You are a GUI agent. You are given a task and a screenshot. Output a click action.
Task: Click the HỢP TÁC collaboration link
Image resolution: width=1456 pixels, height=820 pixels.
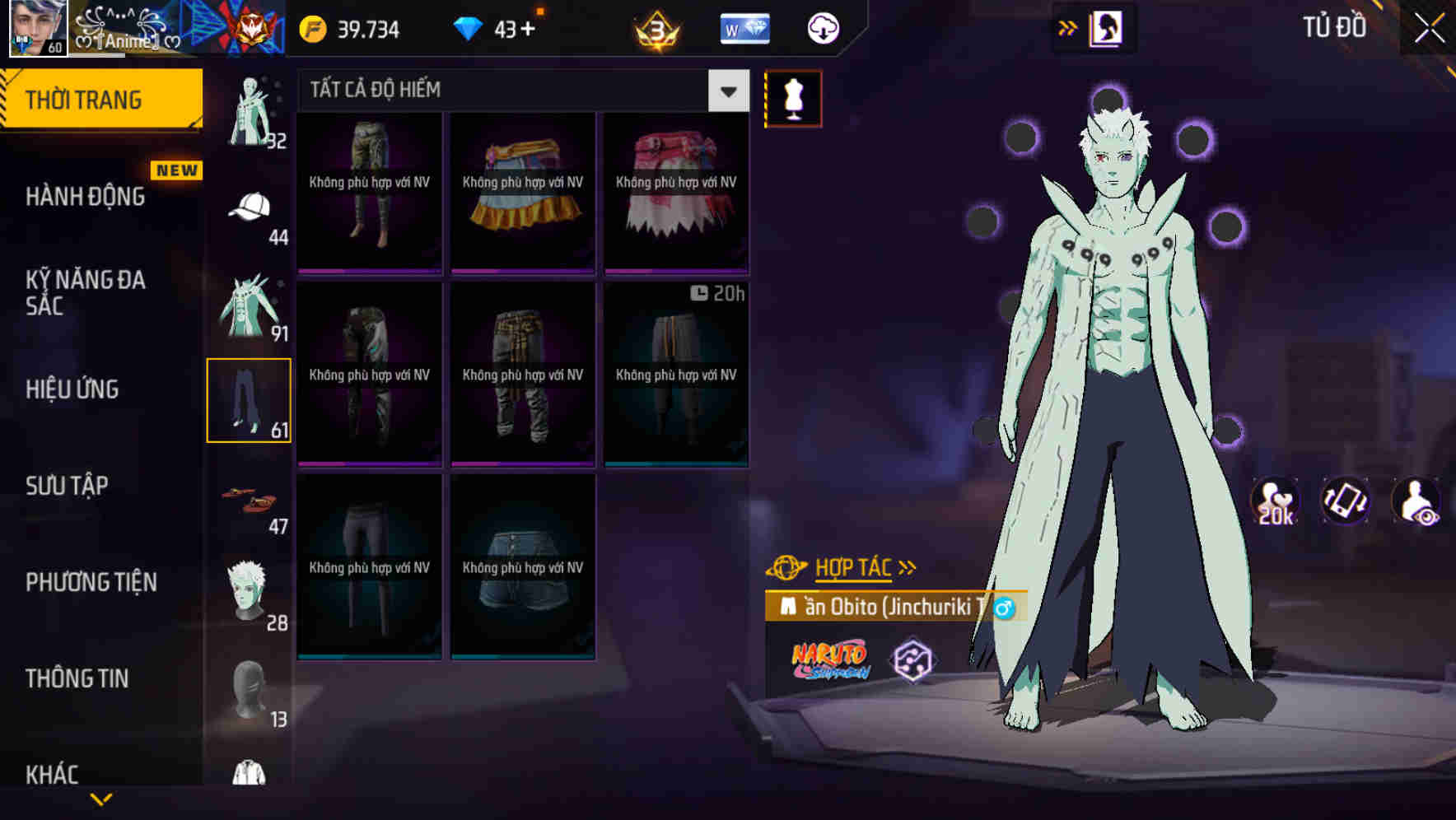[x=853, y=566]
